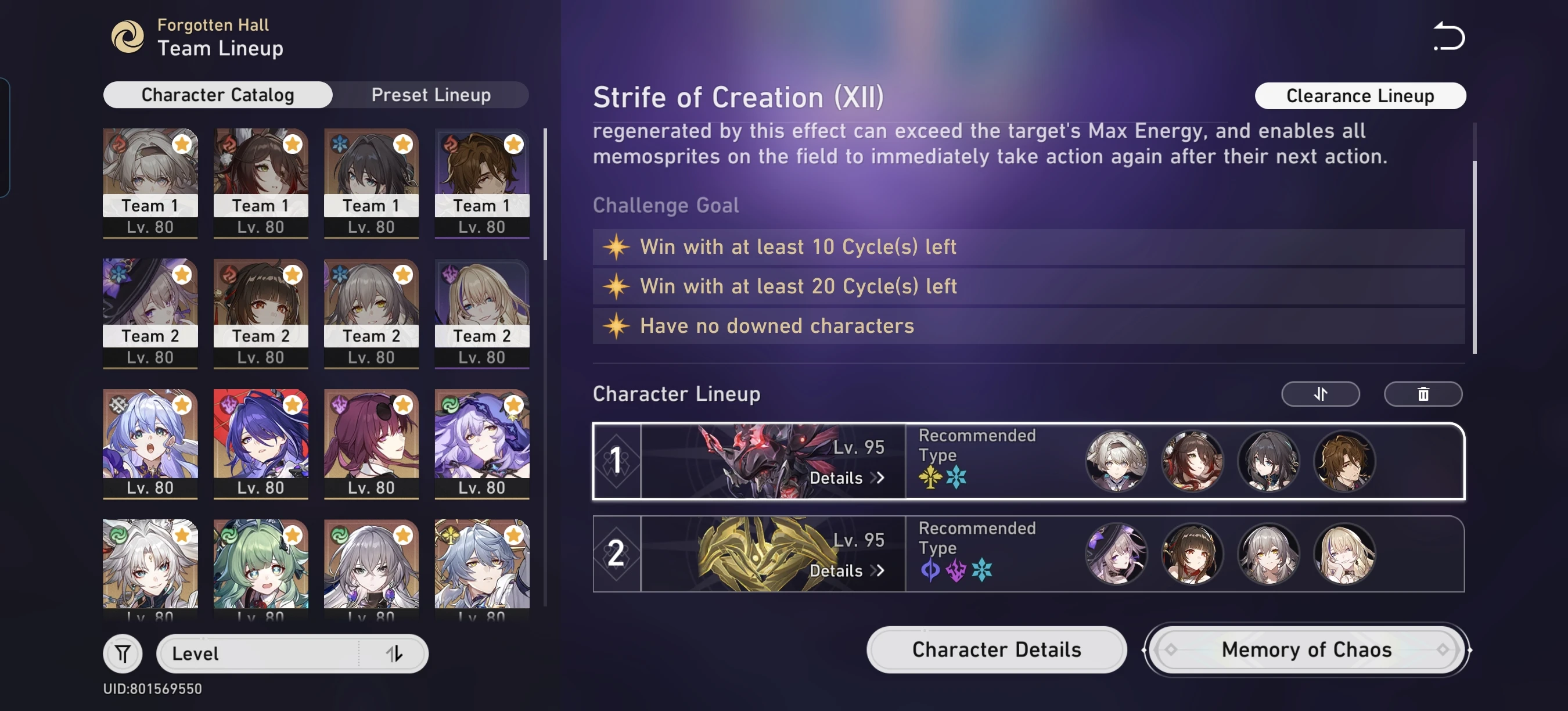Switch to the Character Catalog tab

click(x=217, y=94)
